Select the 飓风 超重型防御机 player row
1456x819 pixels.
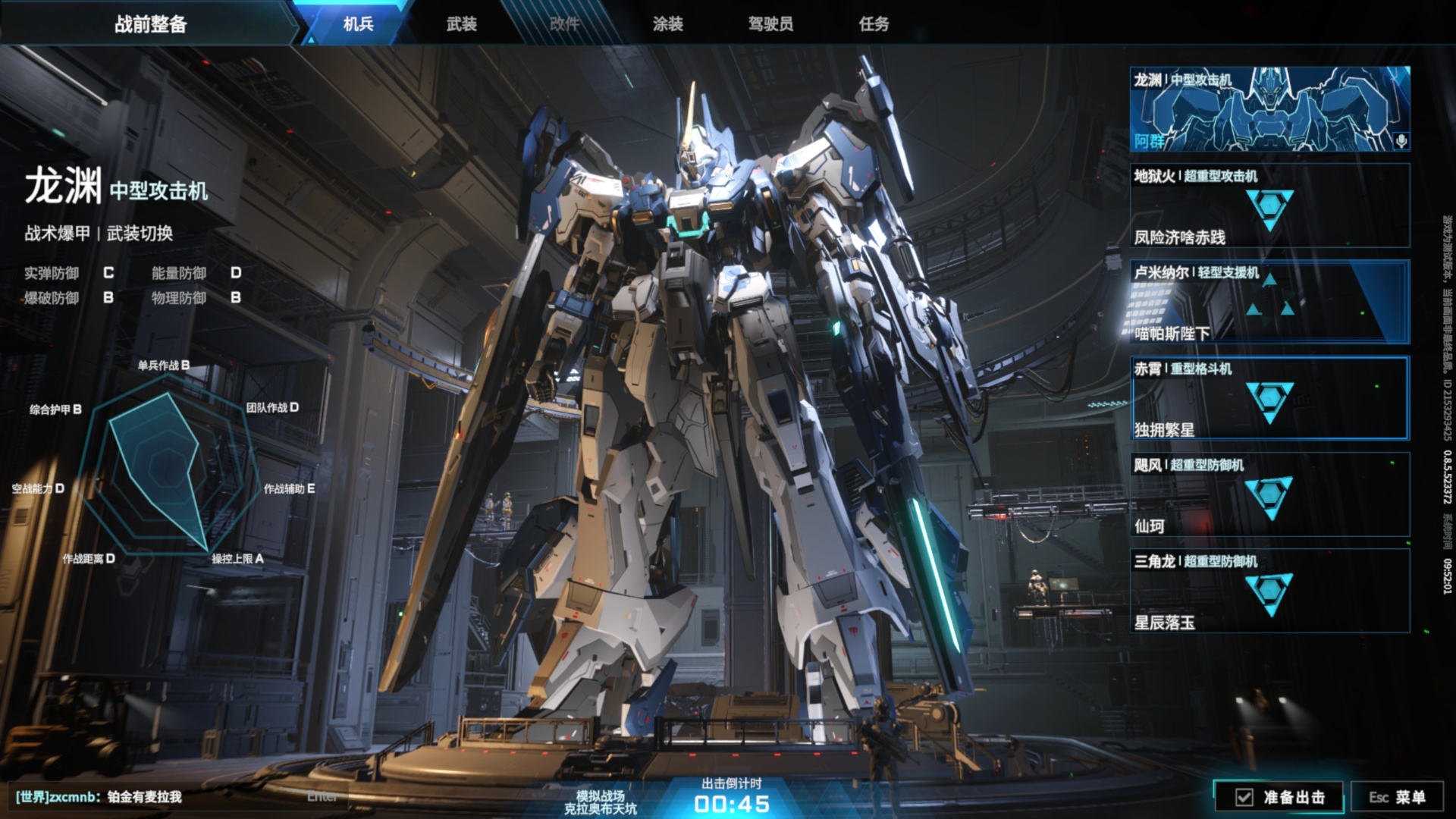pos(1269,494)
